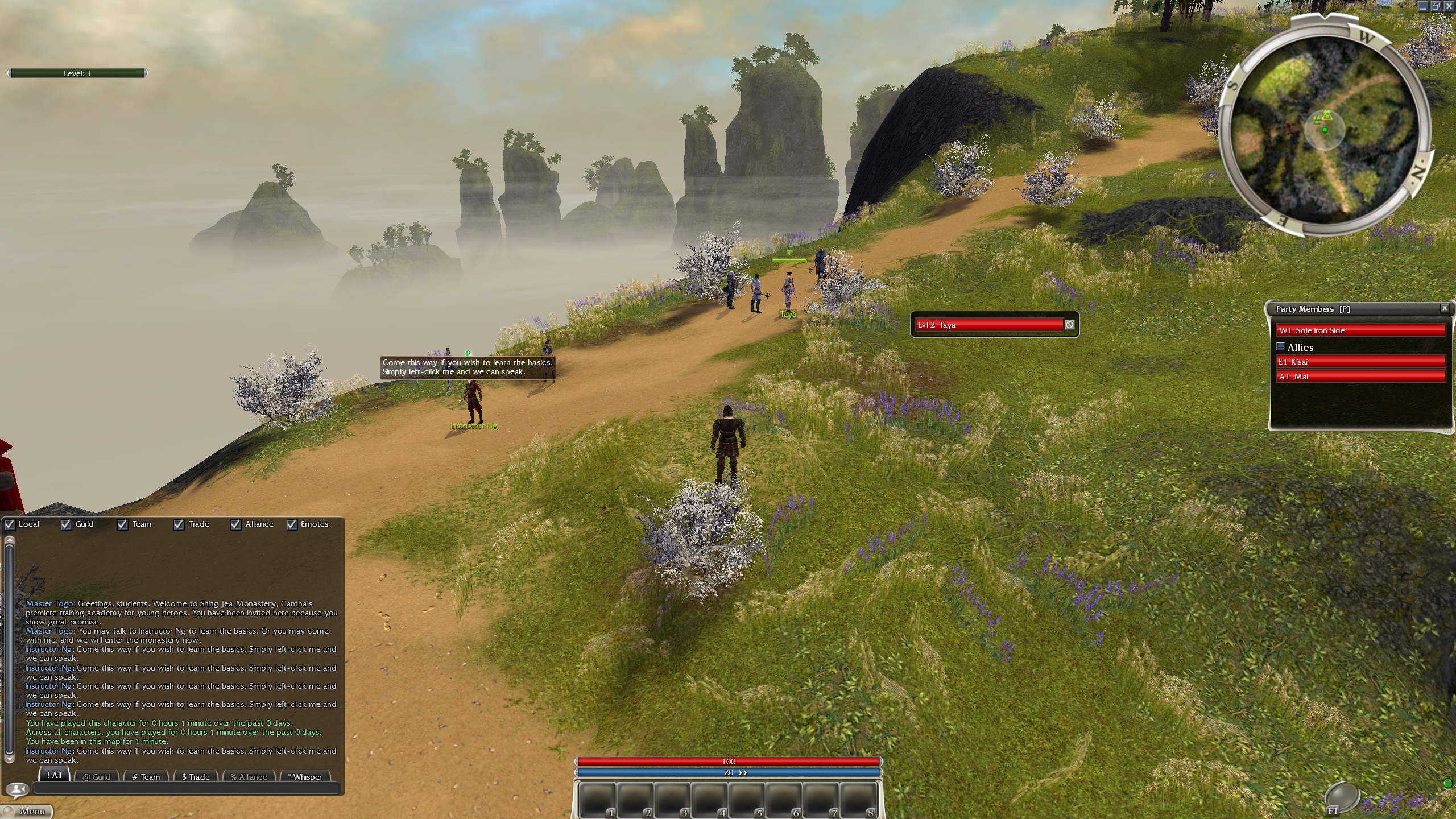The image size is (1456, 819).
Task: Click the chat text input field
Action: point(187,789)
